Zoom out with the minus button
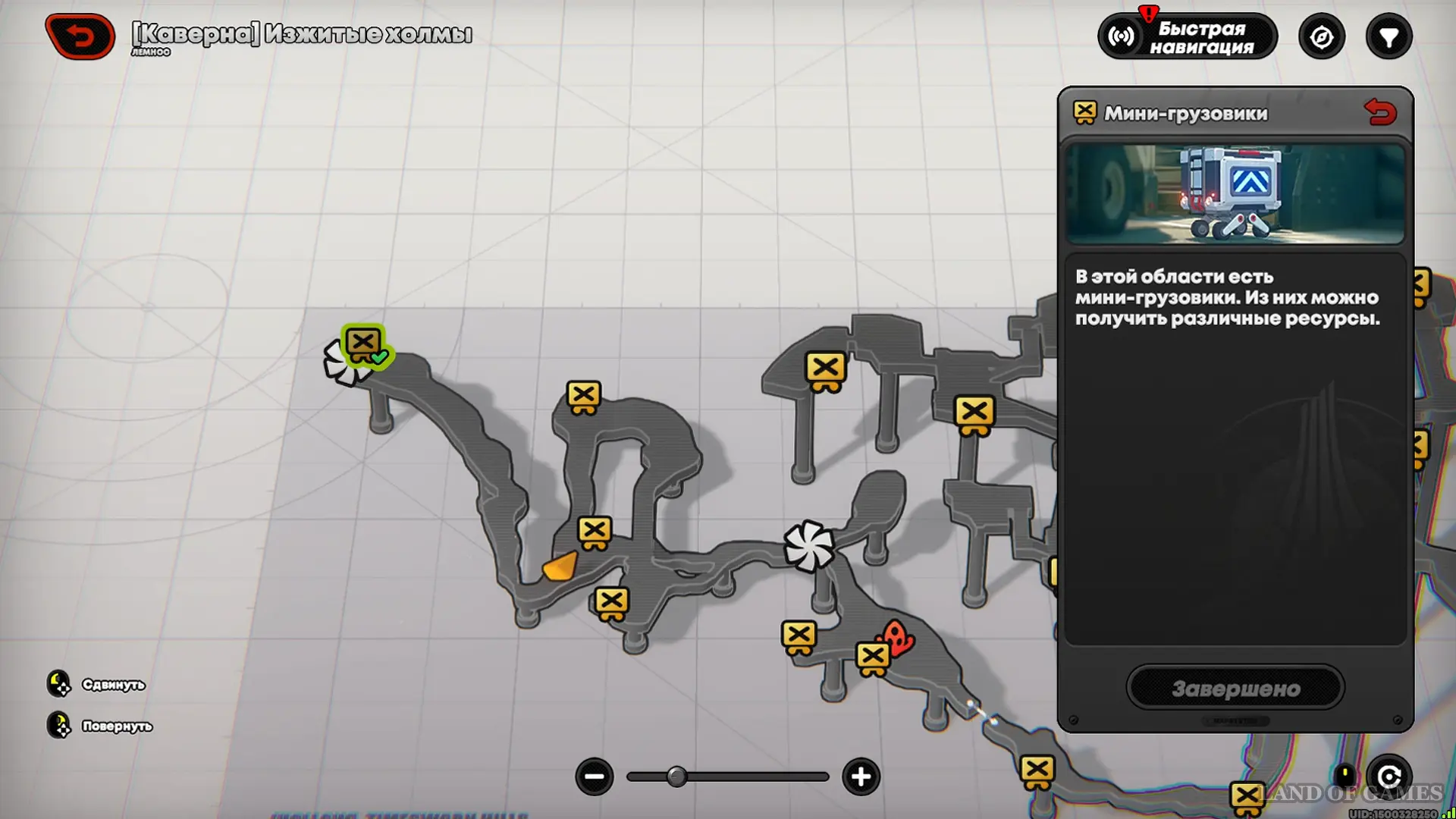The width and height of the screenshot is (1456, 819). point(595,777)
